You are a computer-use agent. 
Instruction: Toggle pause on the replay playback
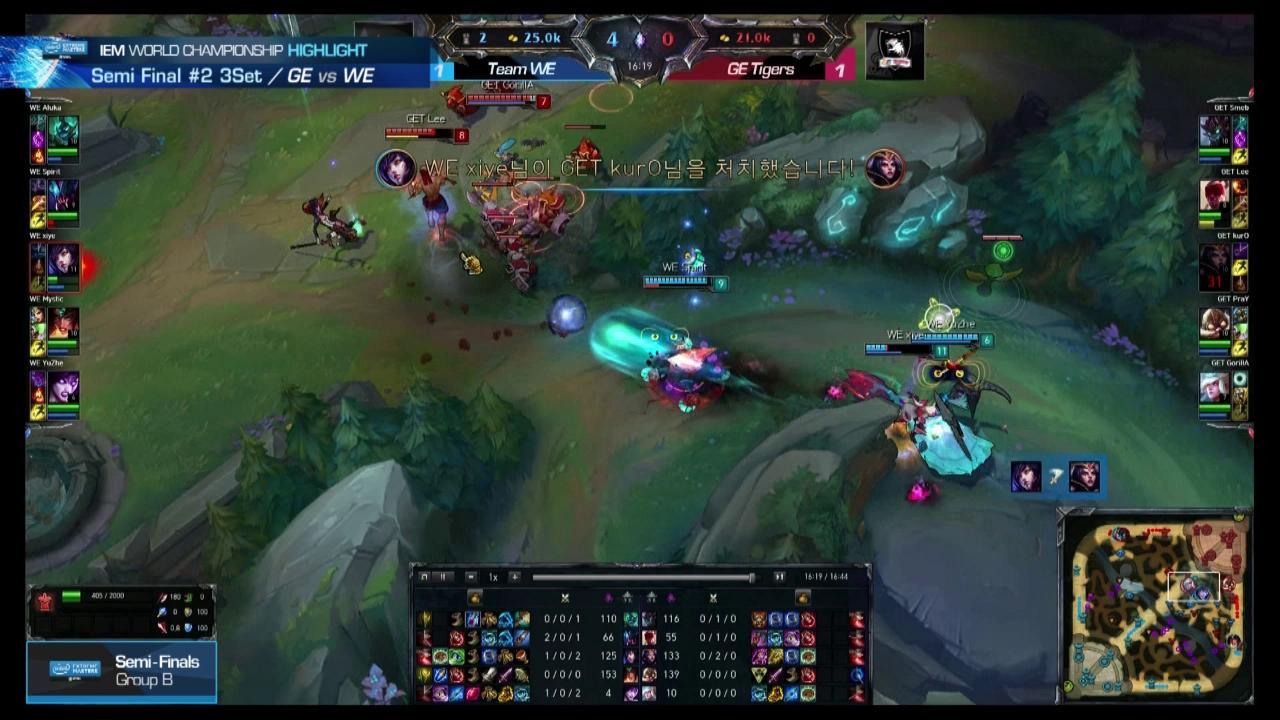[443, 578]
